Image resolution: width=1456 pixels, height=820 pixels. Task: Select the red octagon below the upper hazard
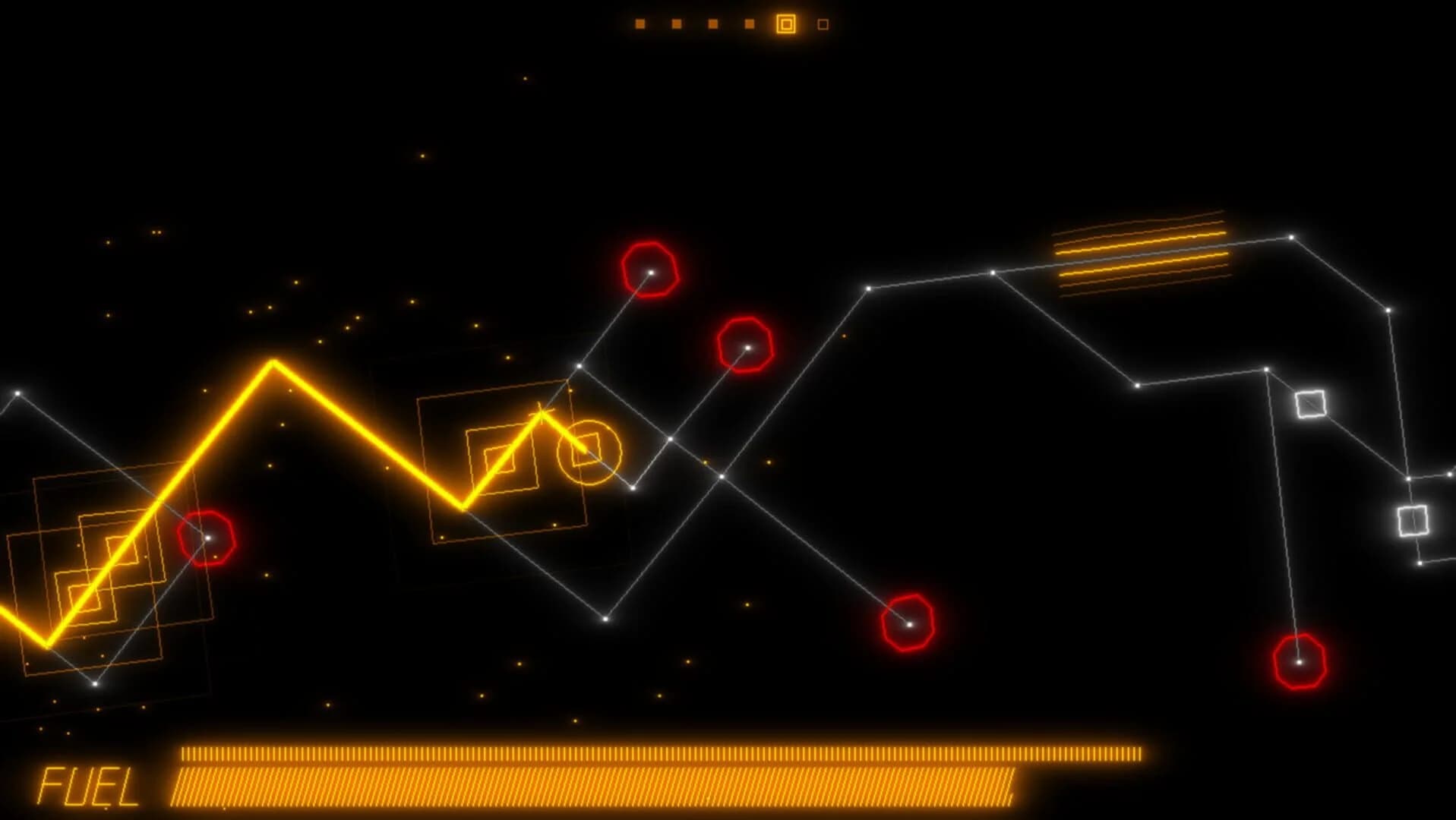pos(747,348)
